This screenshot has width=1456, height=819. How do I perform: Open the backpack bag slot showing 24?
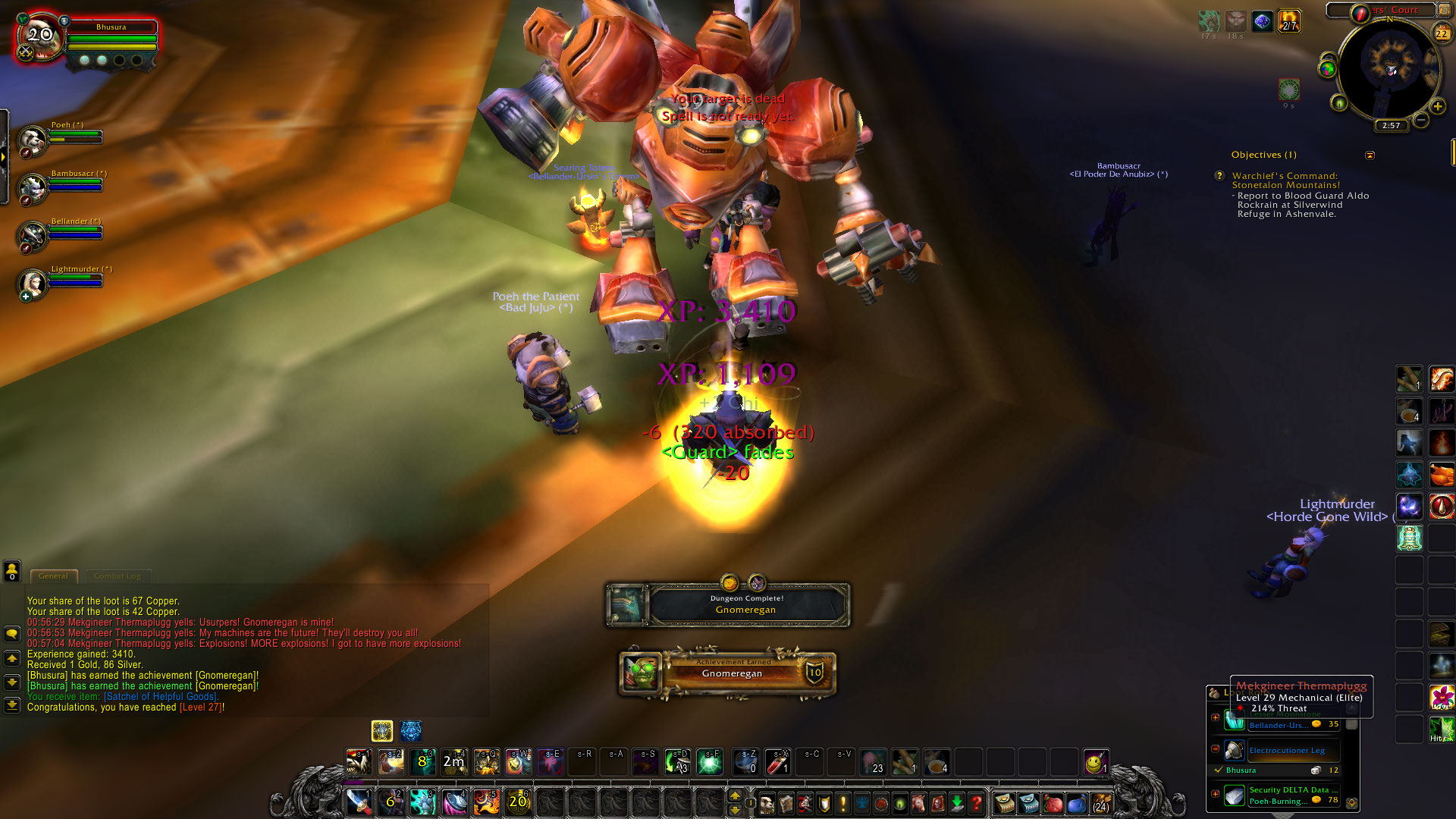(x=1101, y=802)
